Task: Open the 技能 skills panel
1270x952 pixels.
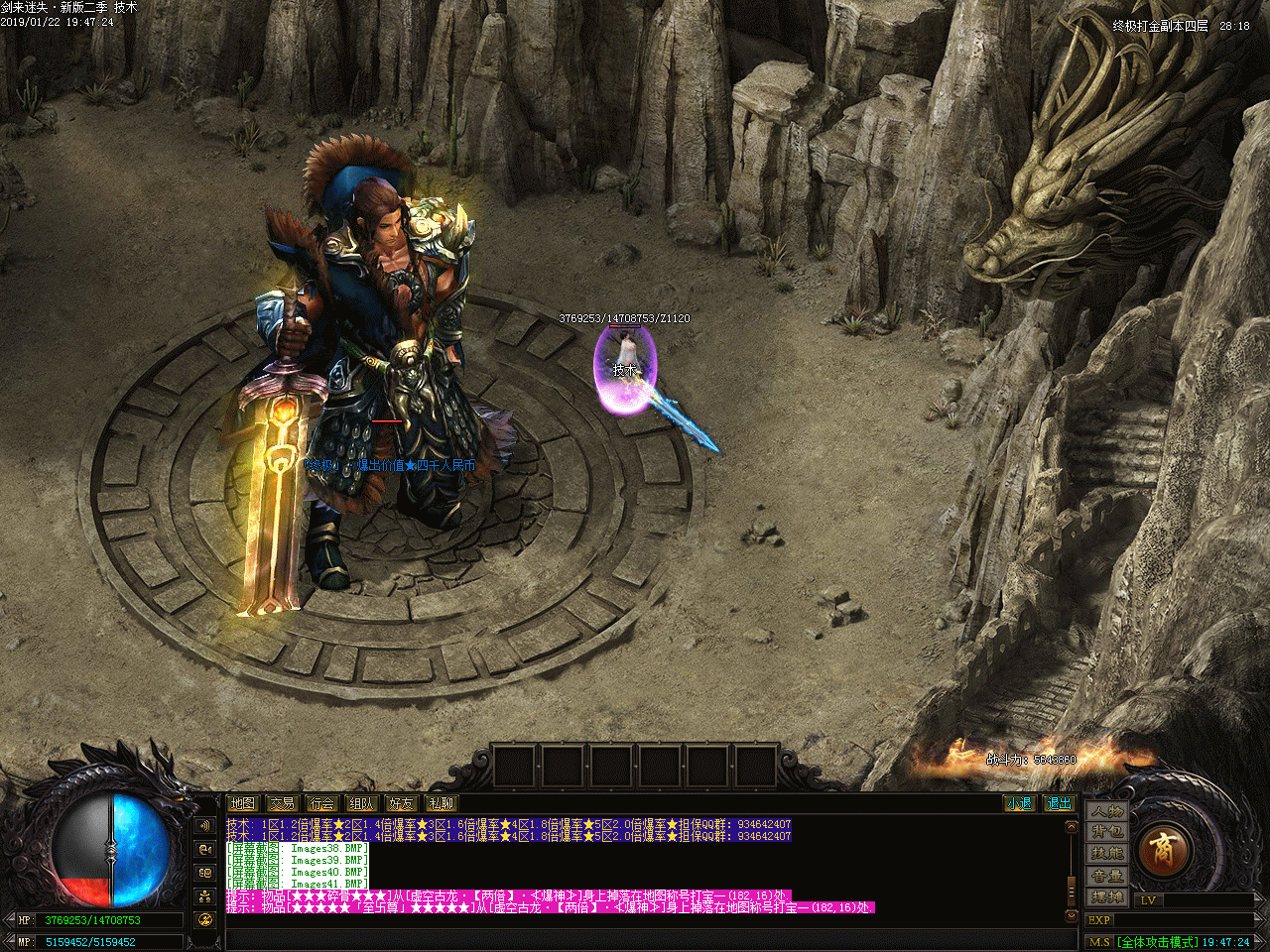Action: [1107, 854]
